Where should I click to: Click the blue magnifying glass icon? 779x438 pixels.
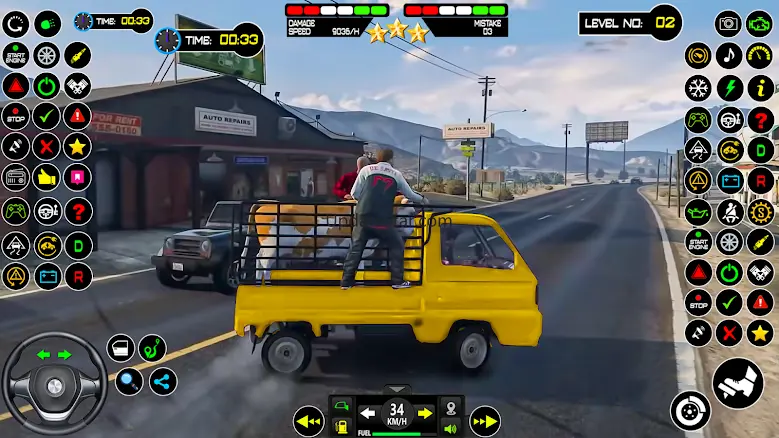click(x=130, y=381)
